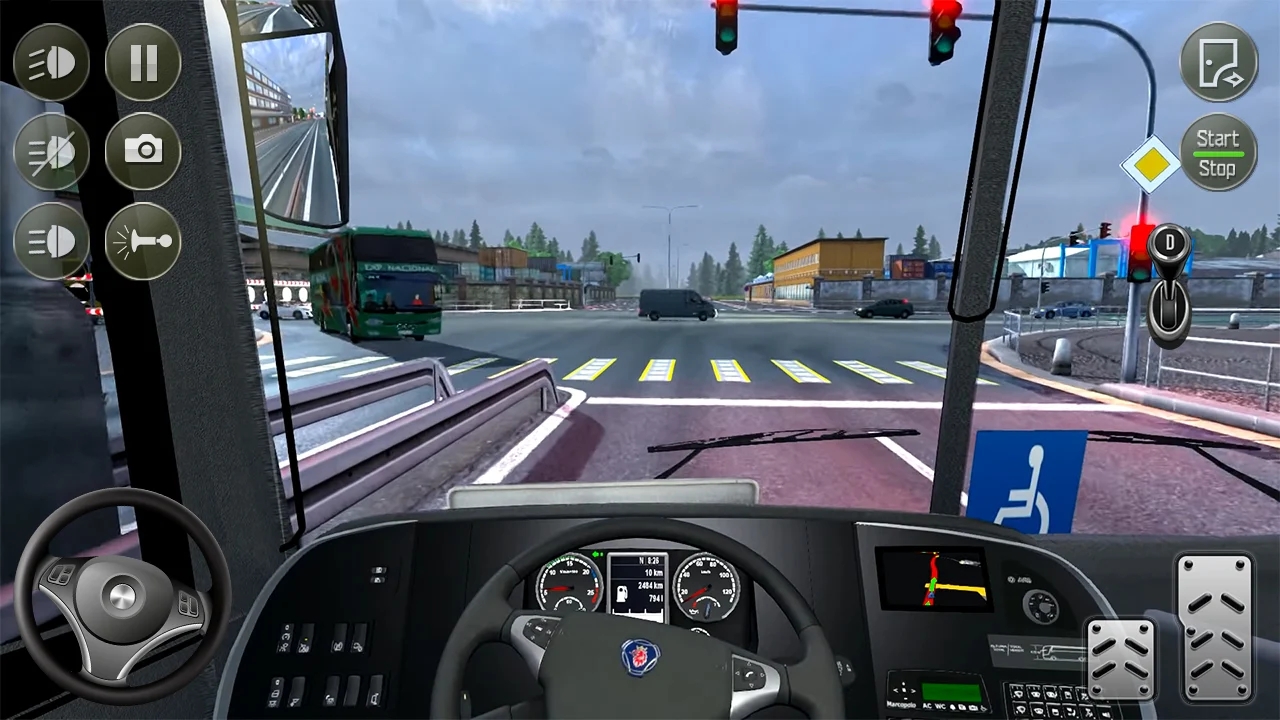Adjust the round dial knob near the ABS label

point(1041,606)
